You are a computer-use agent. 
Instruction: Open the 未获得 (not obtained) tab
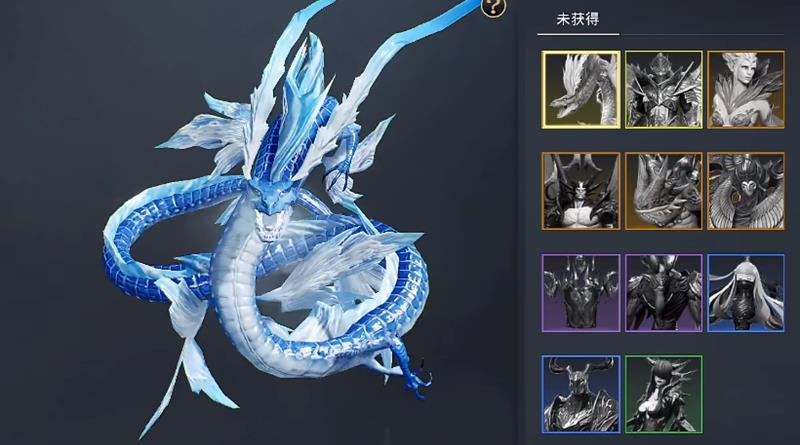[578, 20]
